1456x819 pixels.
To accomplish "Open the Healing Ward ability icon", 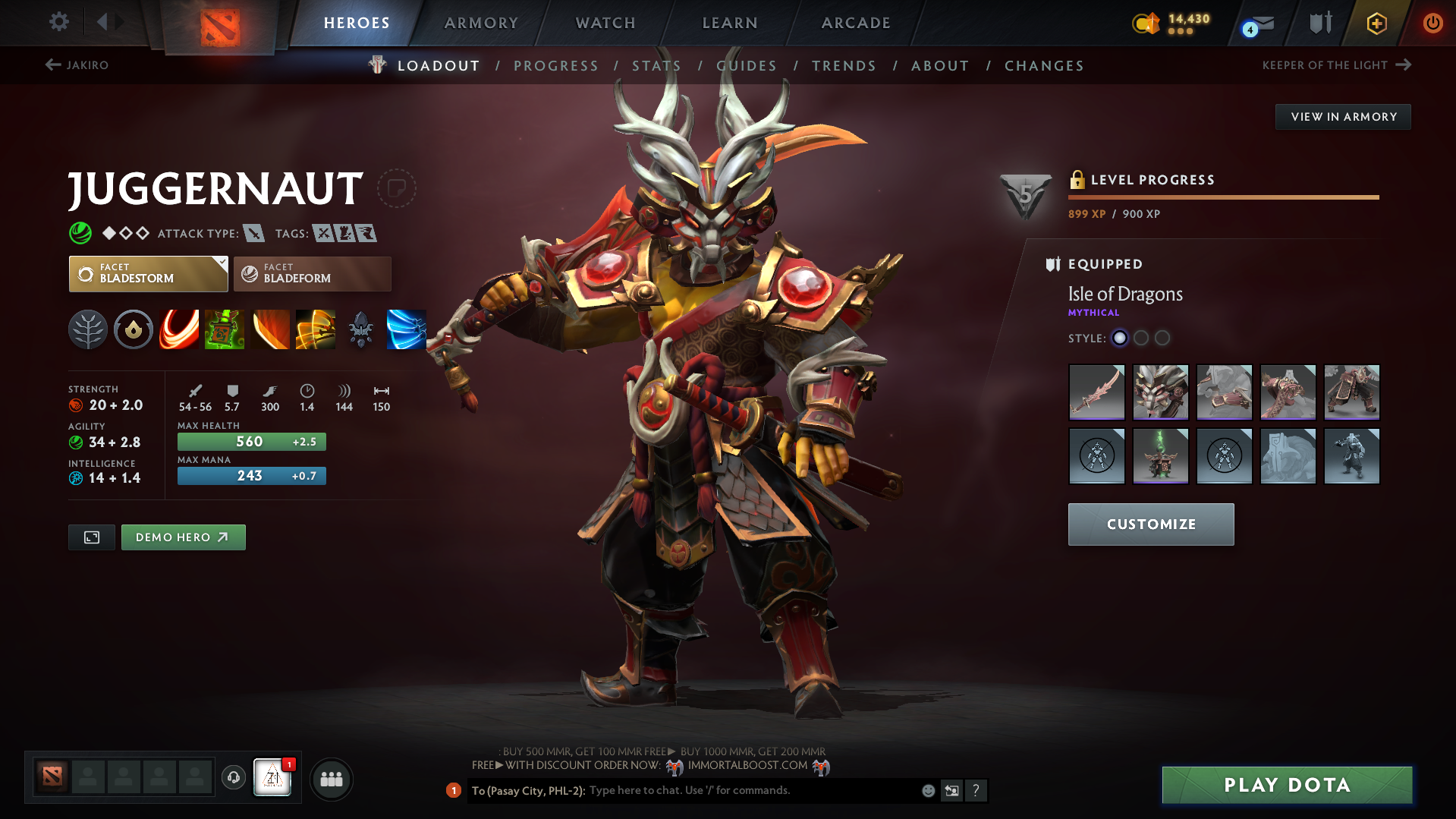I will pos(225,329).
